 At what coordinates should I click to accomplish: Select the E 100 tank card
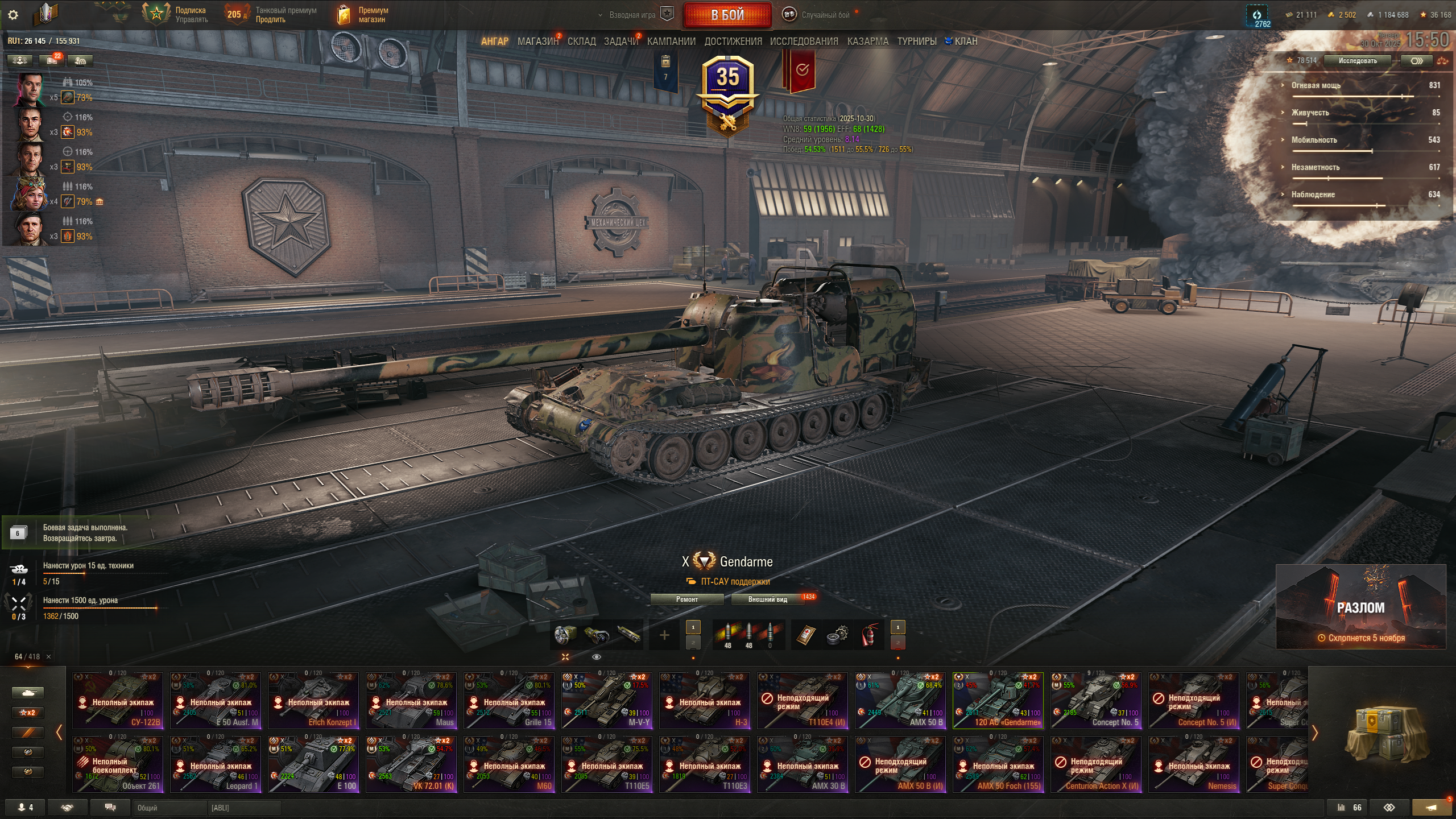pyautogui.click(x=313, y=764)
